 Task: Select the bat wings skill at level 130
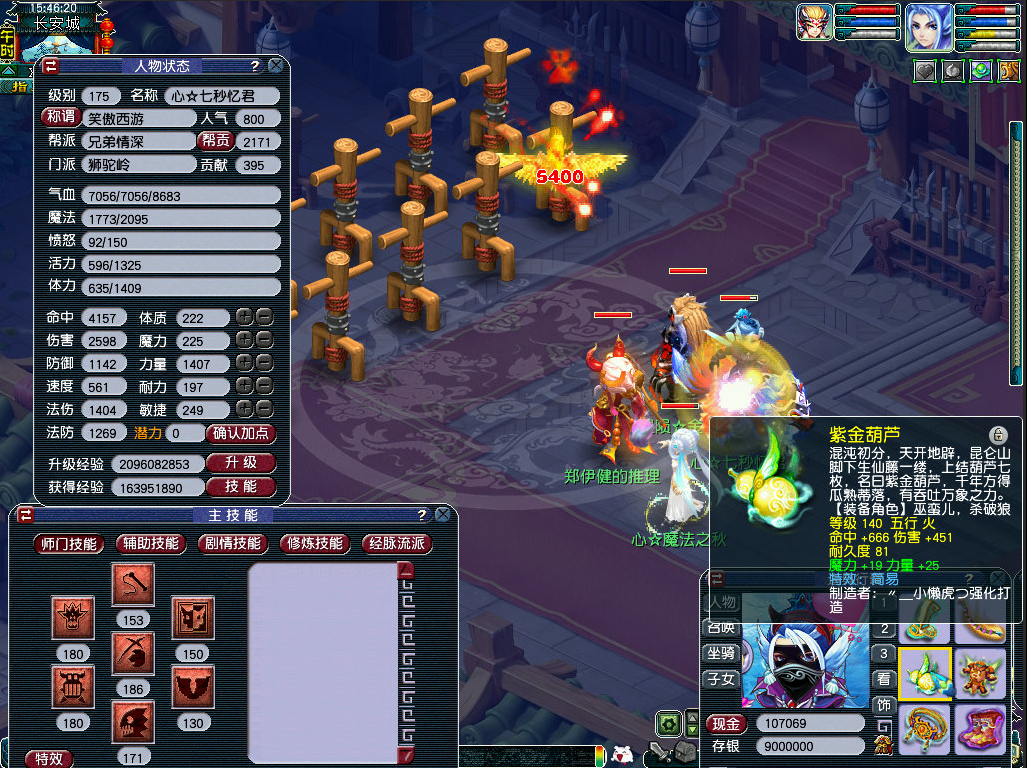click(193, 687)
